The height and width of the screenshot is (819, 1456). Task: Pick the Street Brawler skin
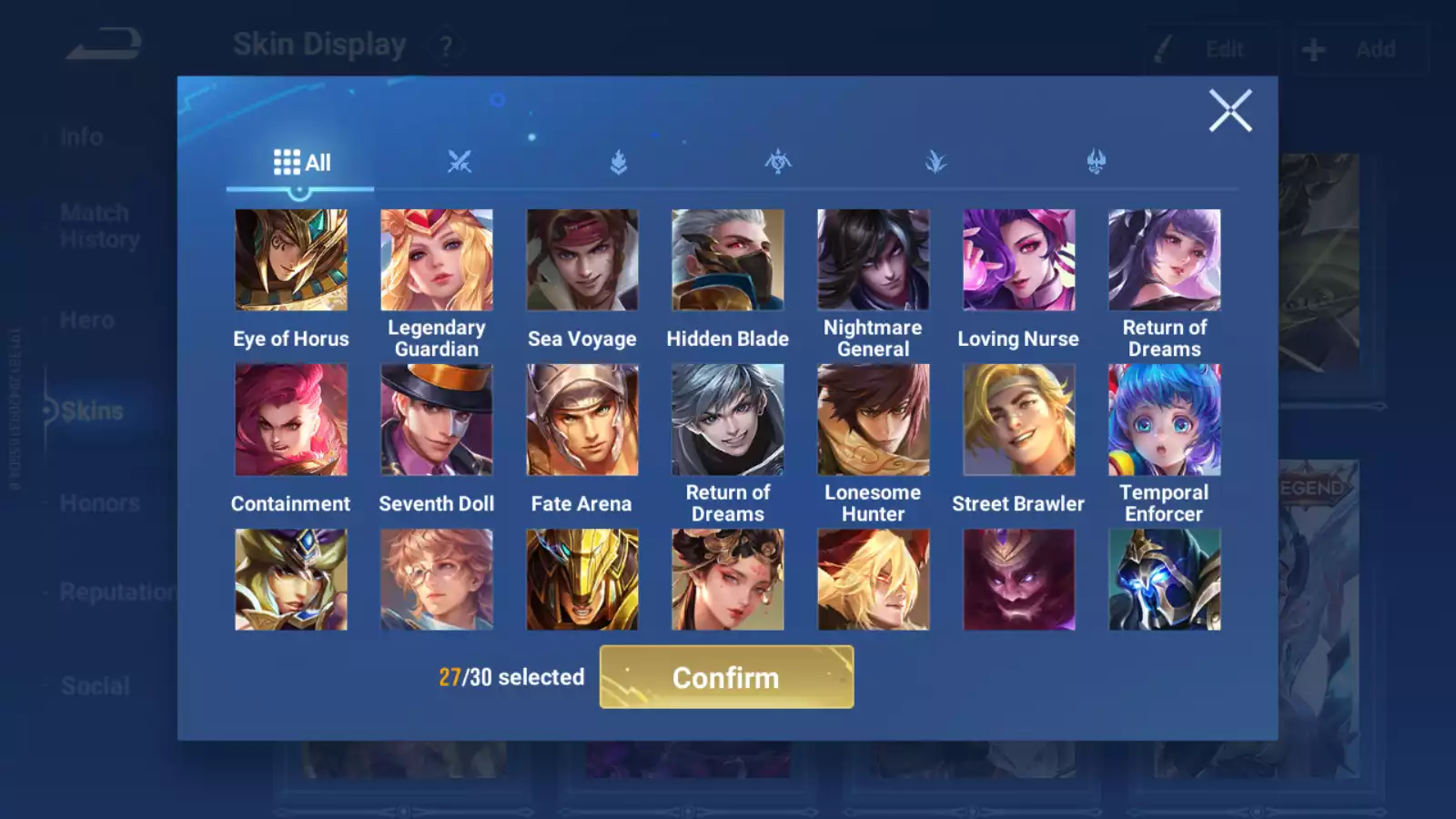coord(1019,420)
